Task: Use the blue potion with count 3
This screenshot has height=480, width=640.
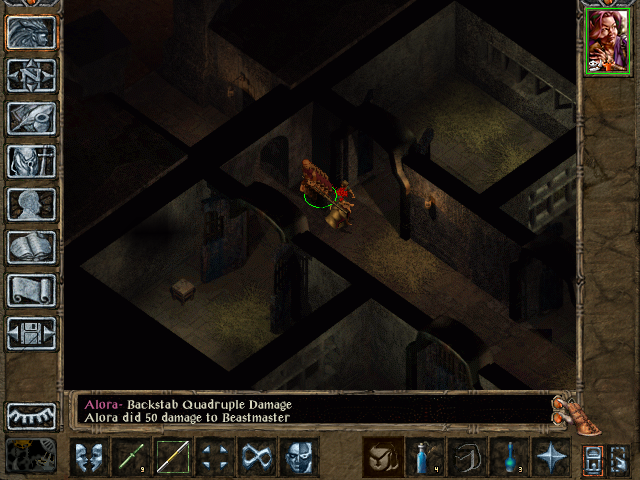Action: (509, 457)
